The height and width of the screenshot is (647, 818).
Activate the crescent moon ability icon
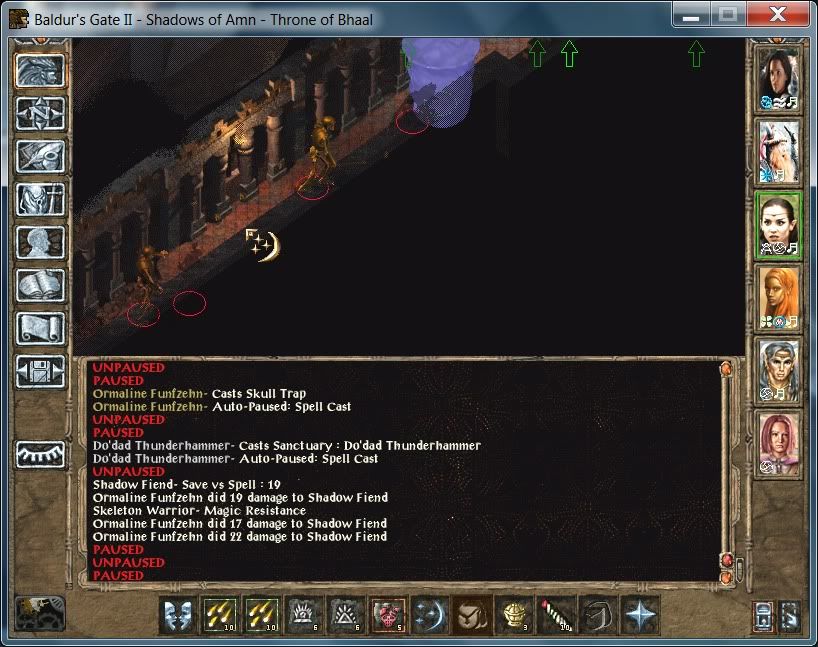tap(429, 614)
